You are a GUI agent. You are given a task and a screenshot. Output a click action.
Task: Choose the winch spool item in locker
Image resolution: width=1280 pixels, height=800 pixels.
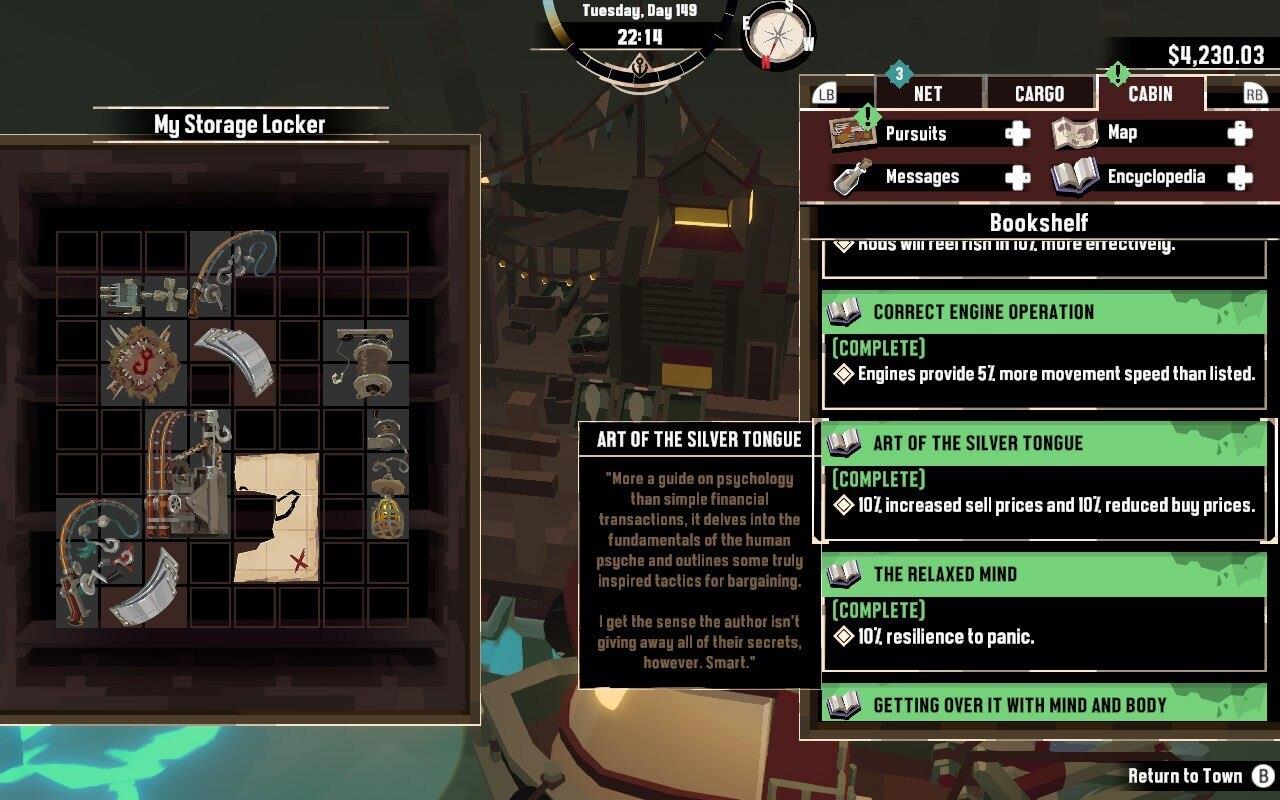point(365,363)
